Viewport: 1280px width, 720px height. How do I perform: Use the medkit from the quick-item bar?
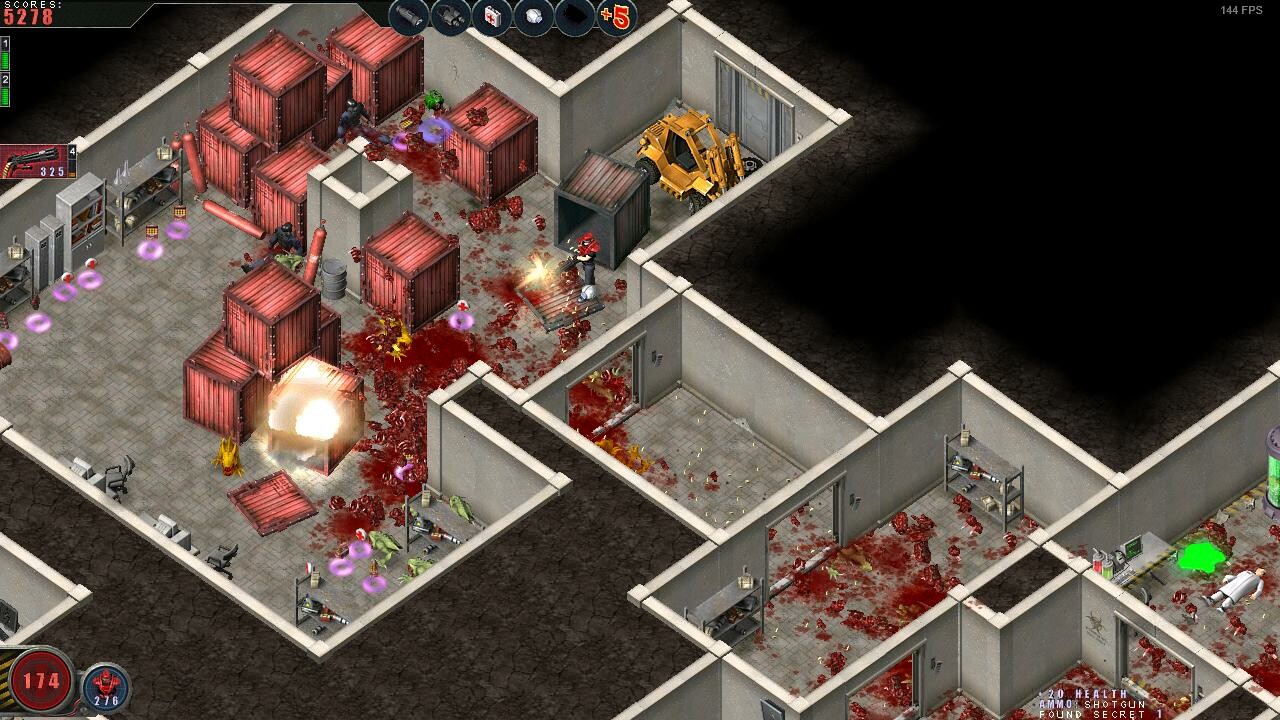492,16
